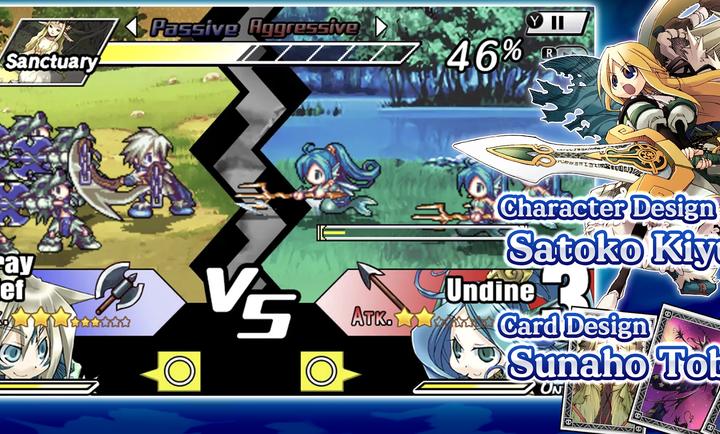720x434 pixels.
Task: Click the small right arrow beside Aggressive
Action: (380, 27)
